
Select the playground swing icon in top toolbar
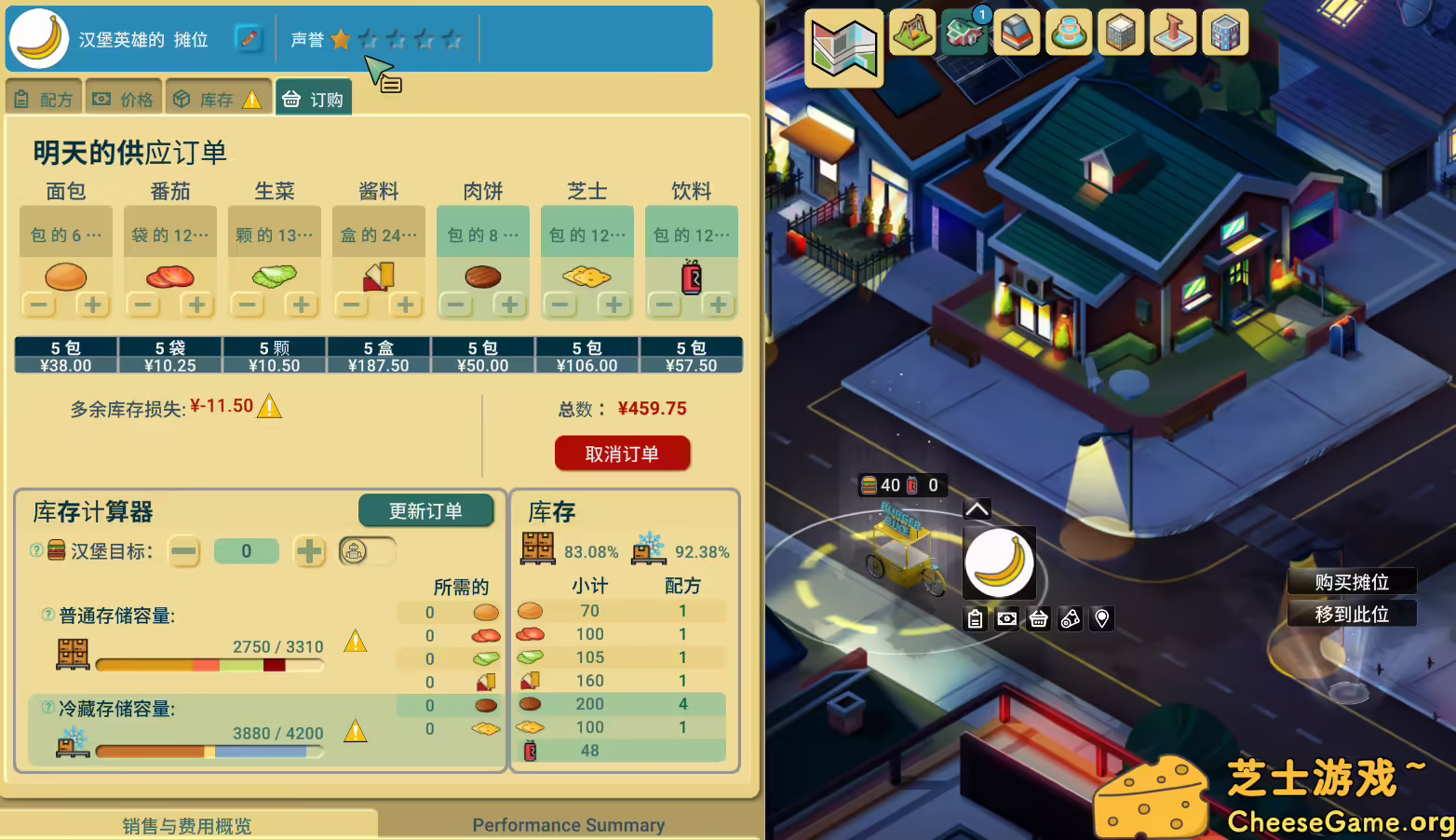[912, 33]
